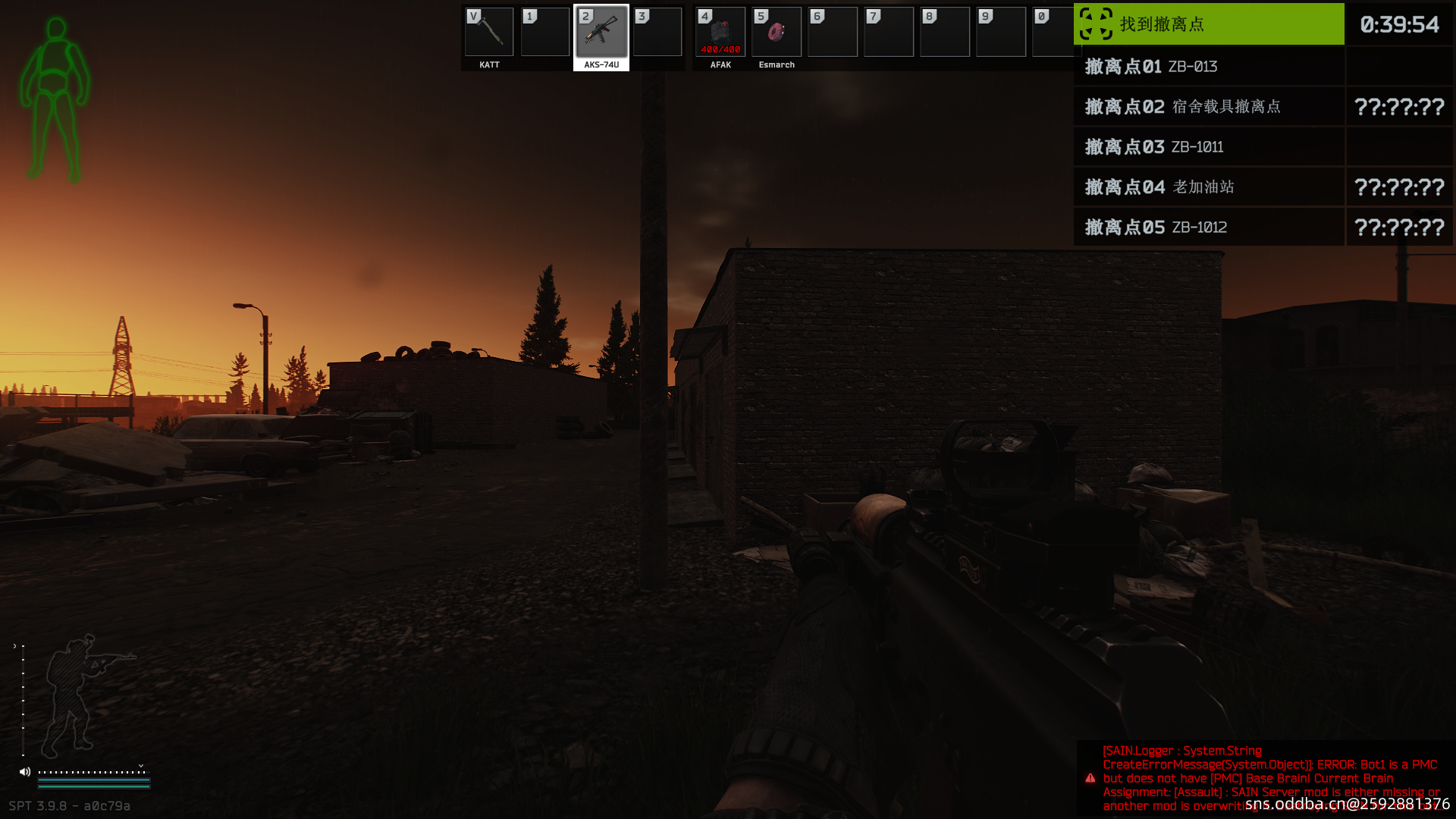Select extraction point 02 dorm vehicle row
Screen dimensions: 1456x819
[x=1209, y=107]
